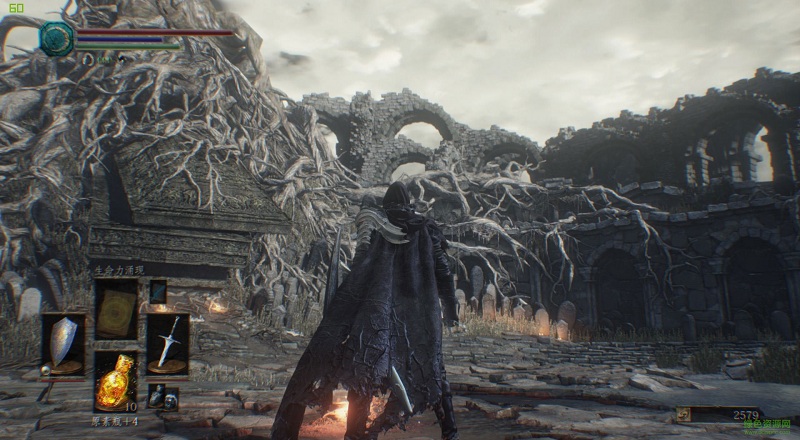This screenshot has width=800, height=440.
Task: Select the small arrow slot above the sword
Action: (158, 291)
